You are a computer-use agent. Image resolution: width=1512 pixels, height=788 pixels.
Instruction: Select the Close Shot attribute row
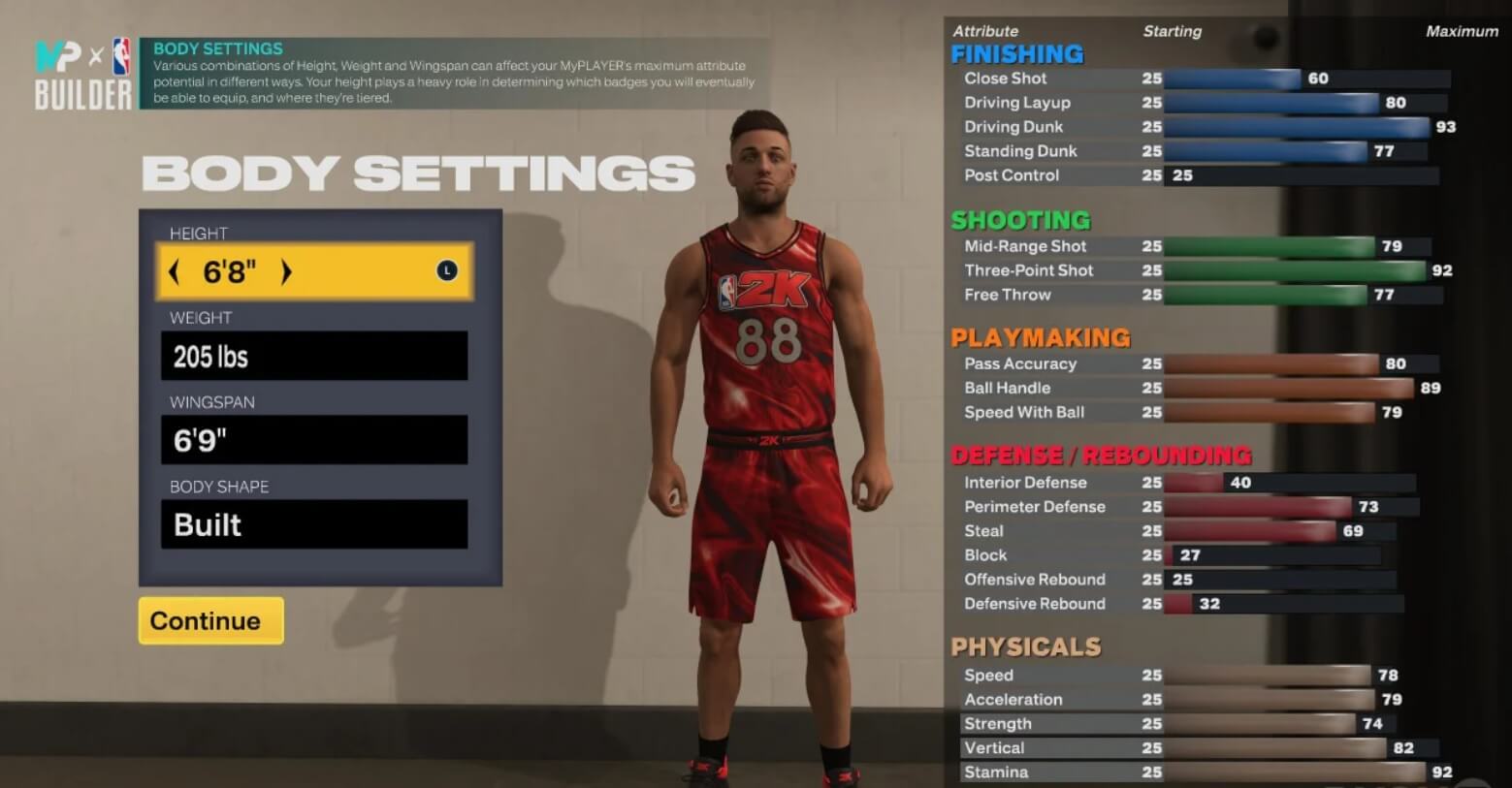click(x=1005, y=79)
